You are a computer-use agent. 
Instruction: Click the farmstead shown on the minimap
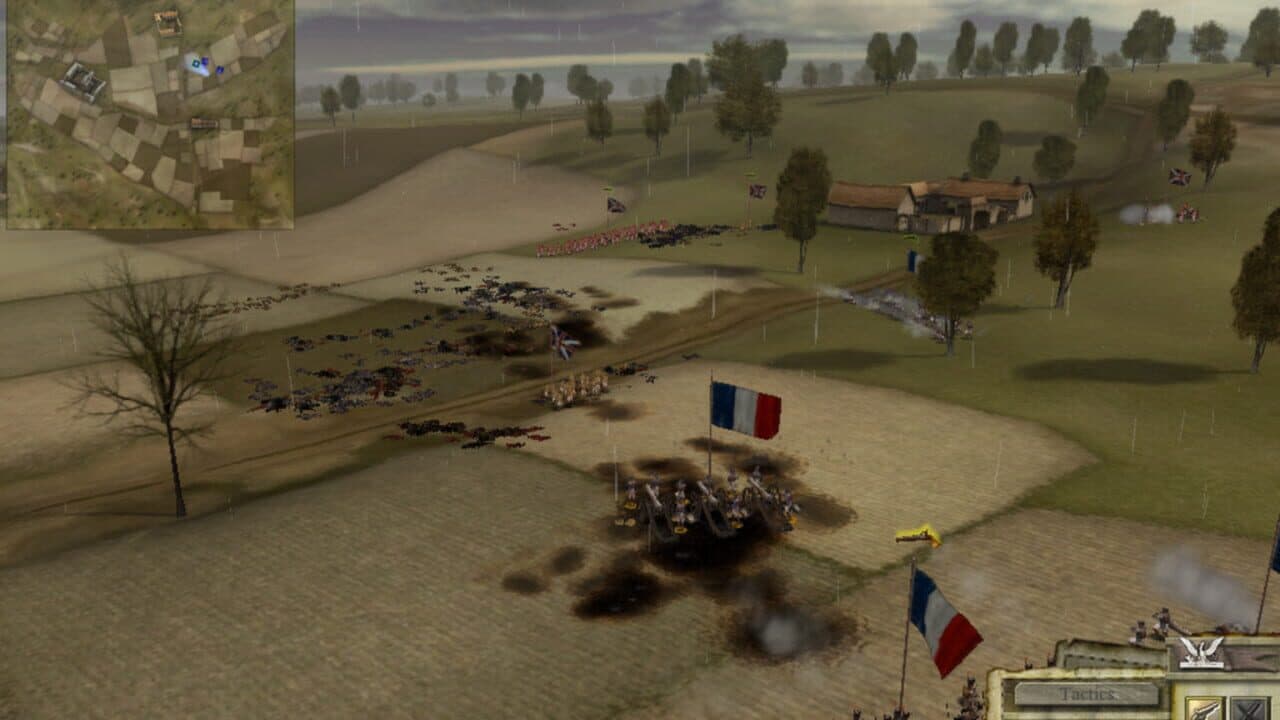coord(166,23)
